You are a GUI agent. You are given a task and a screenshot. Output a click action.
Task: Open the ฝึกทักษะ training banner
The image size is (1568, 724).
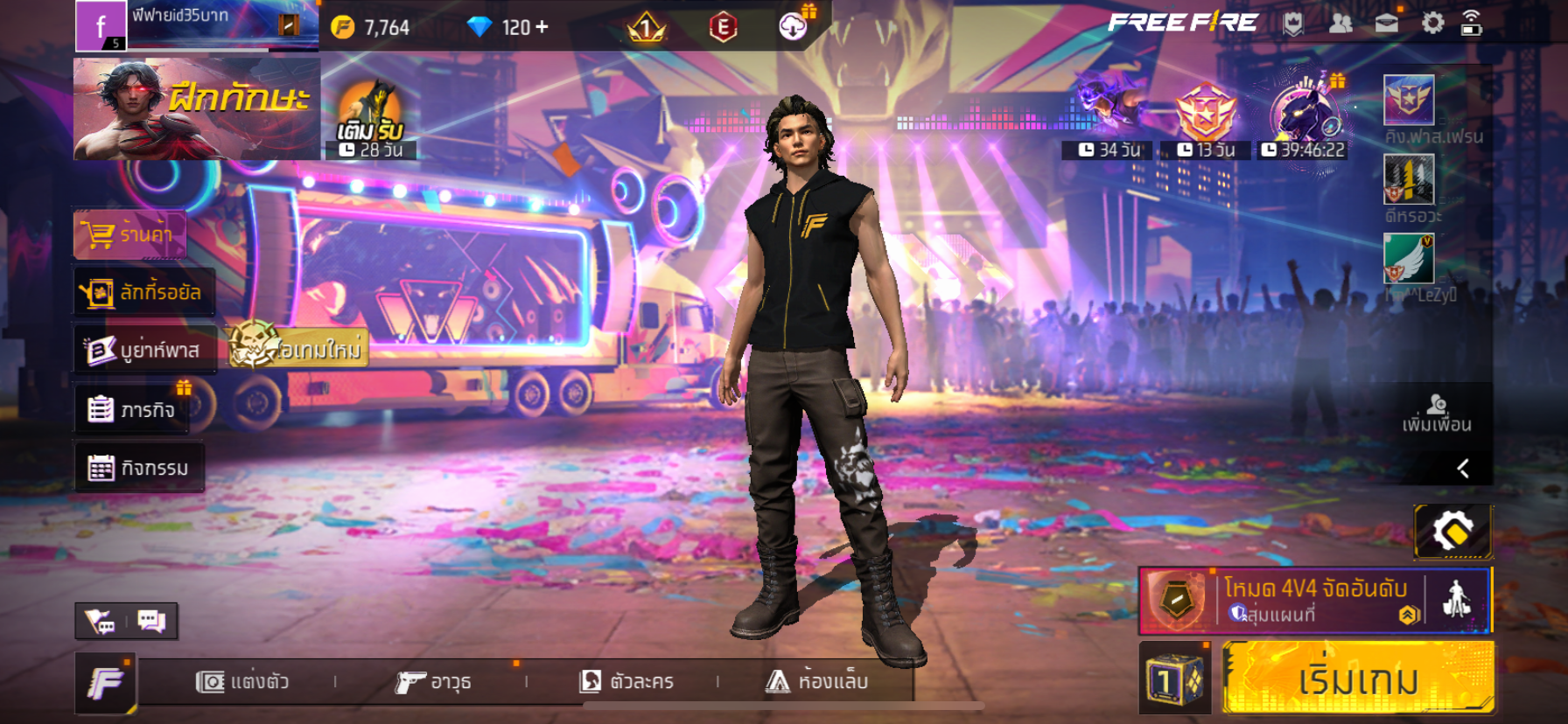[196, 108]
